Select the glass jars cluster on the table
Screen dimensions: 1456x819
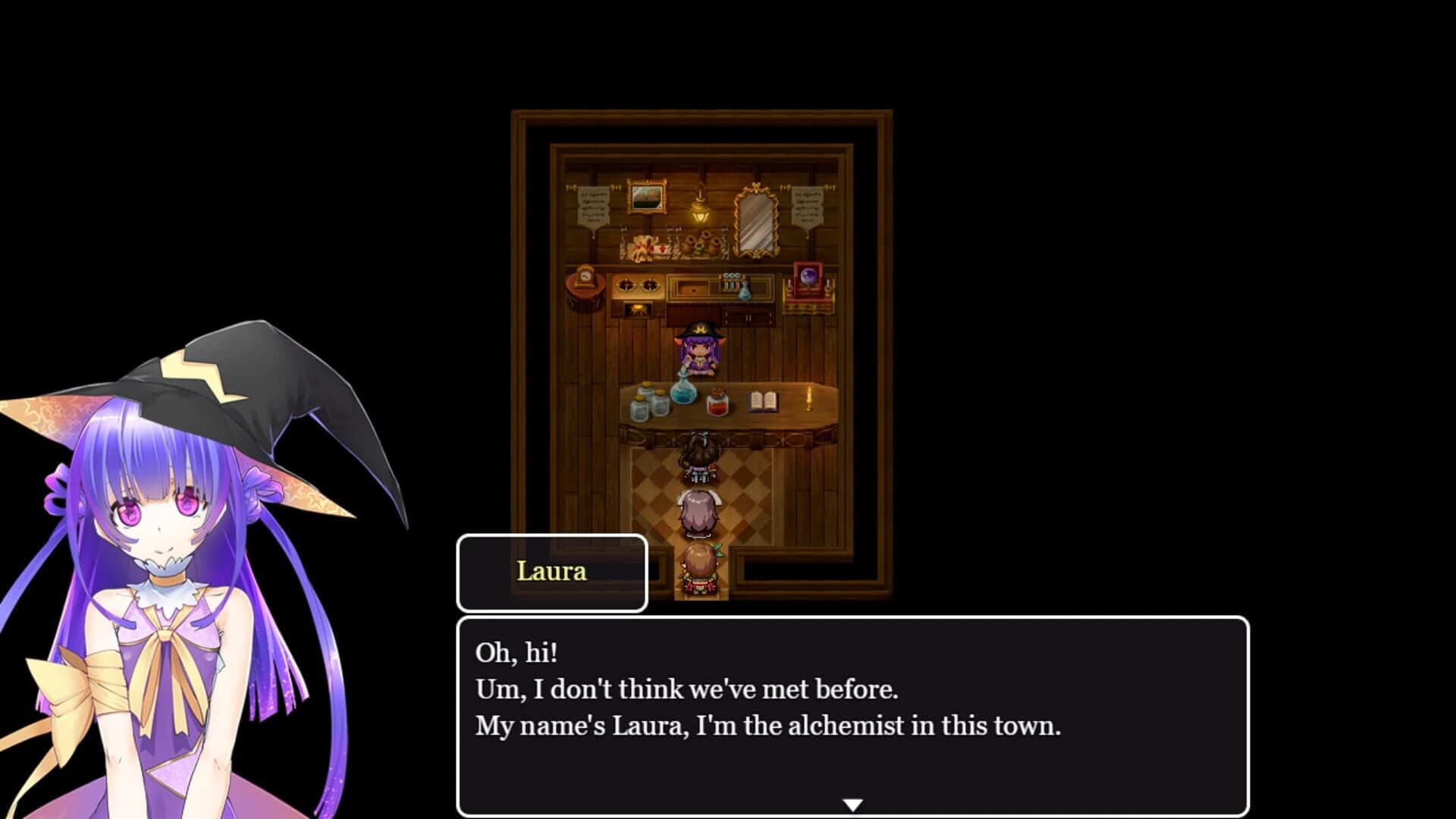648,402
